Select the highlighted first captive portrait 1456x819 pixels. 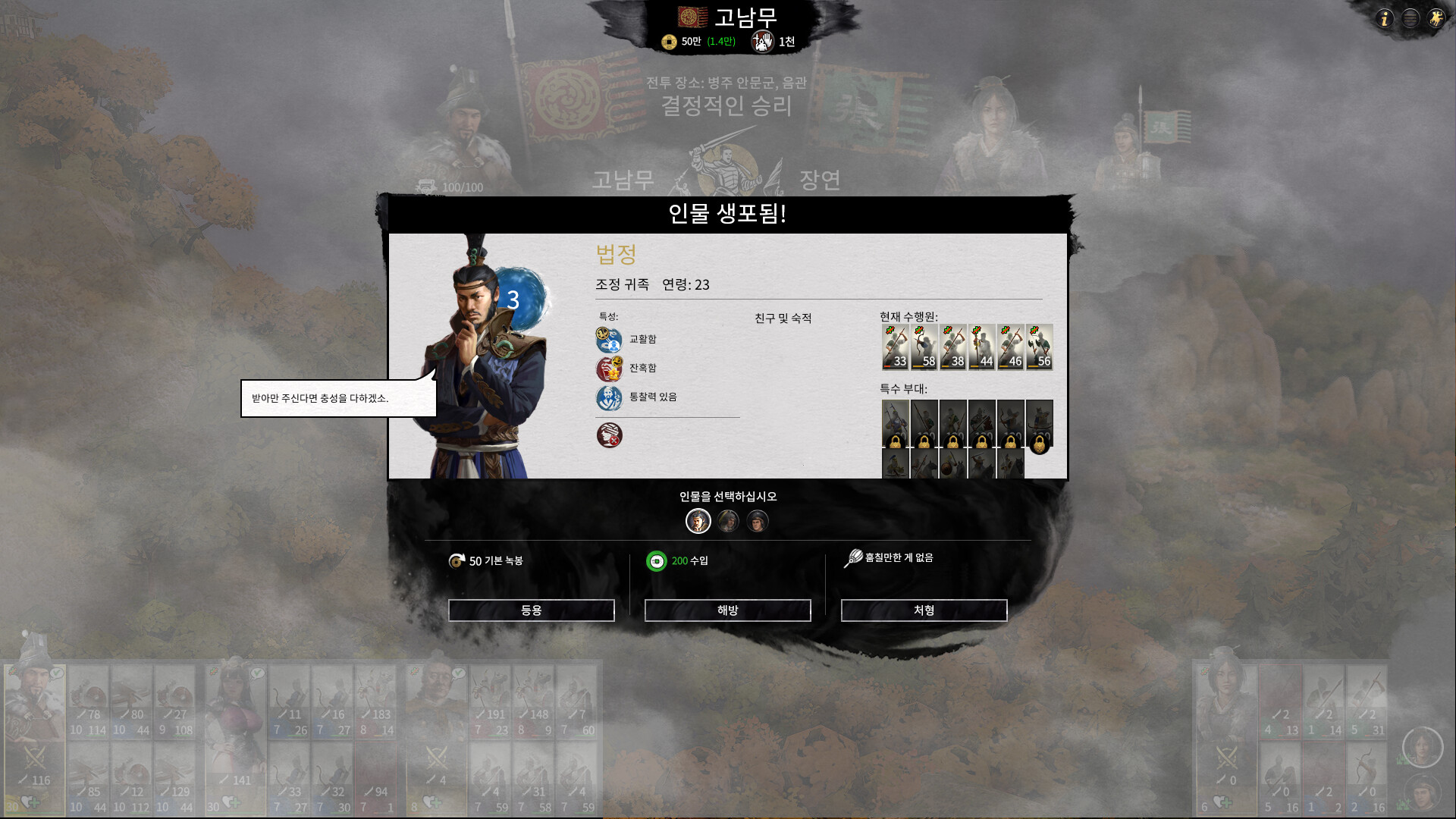tap(698, 521)
